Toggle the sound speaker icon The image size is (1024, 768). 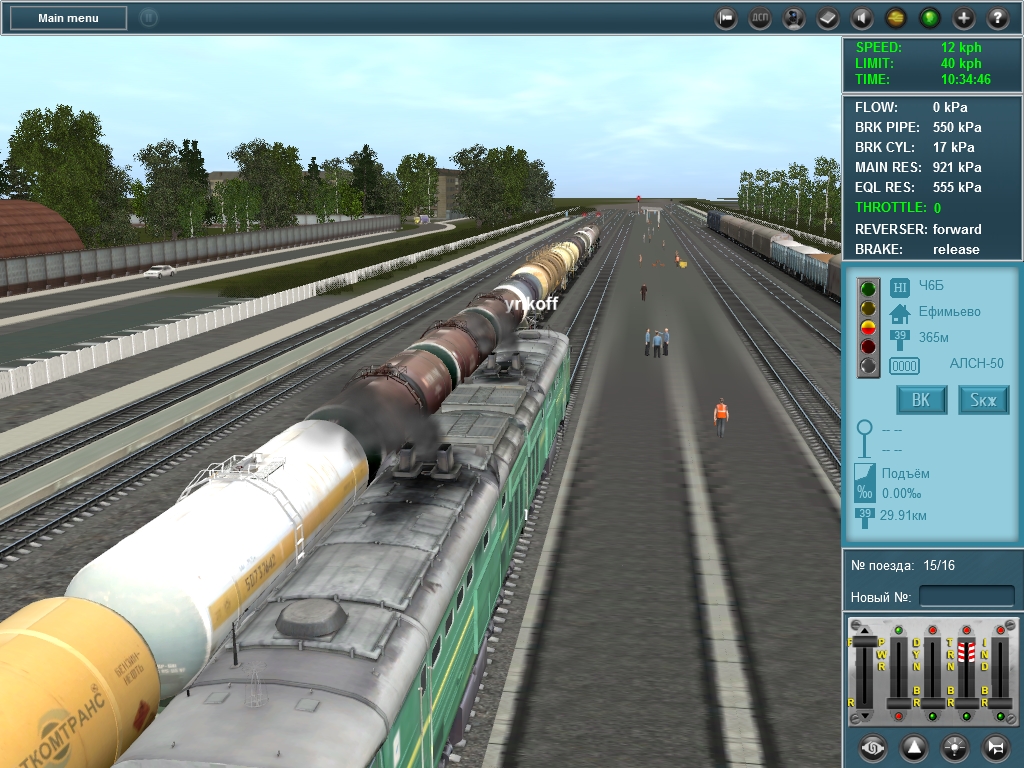pyautogui.click(x=861, y=18)
